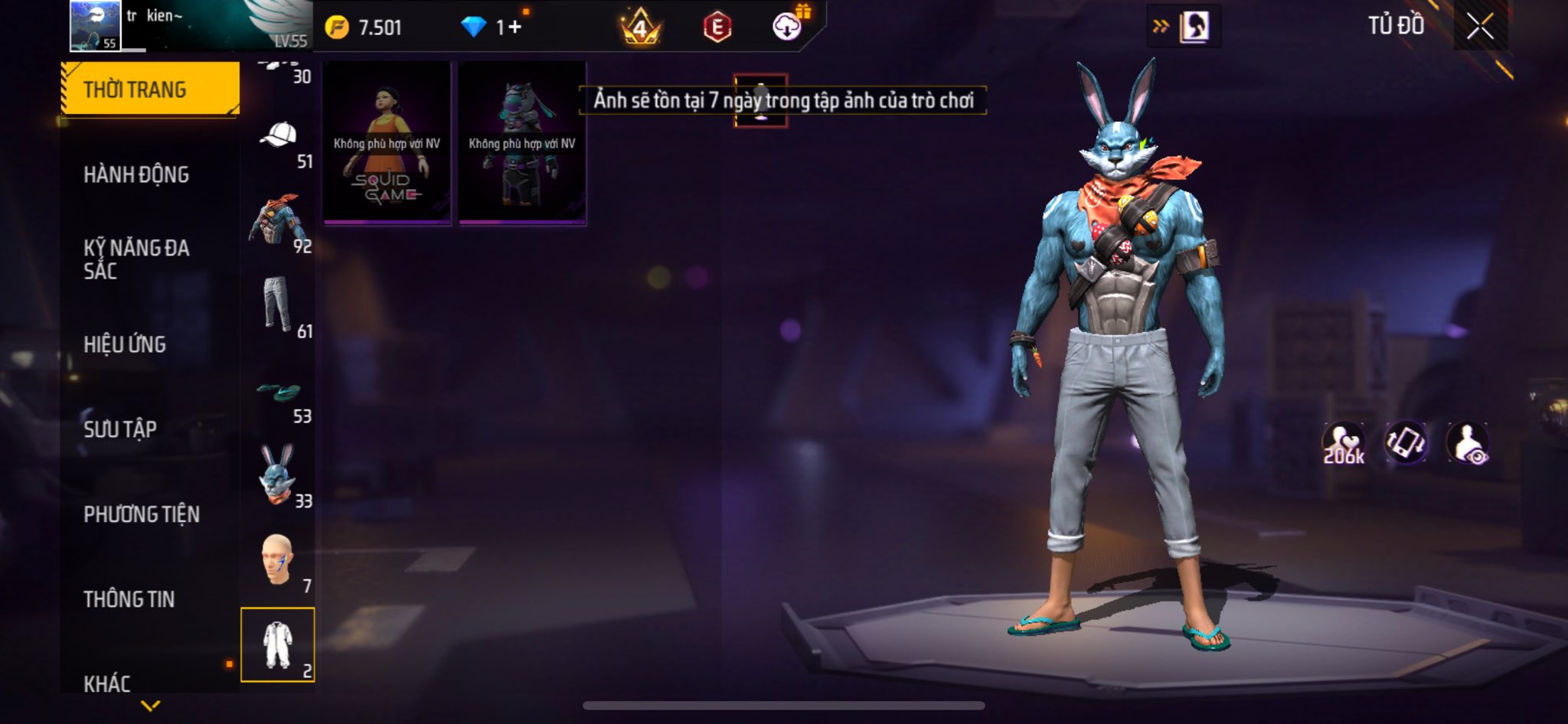Choose the Squid Game doll outfit
The image size is (1568, 724).
pyautogui.click(x=387, y=144)
